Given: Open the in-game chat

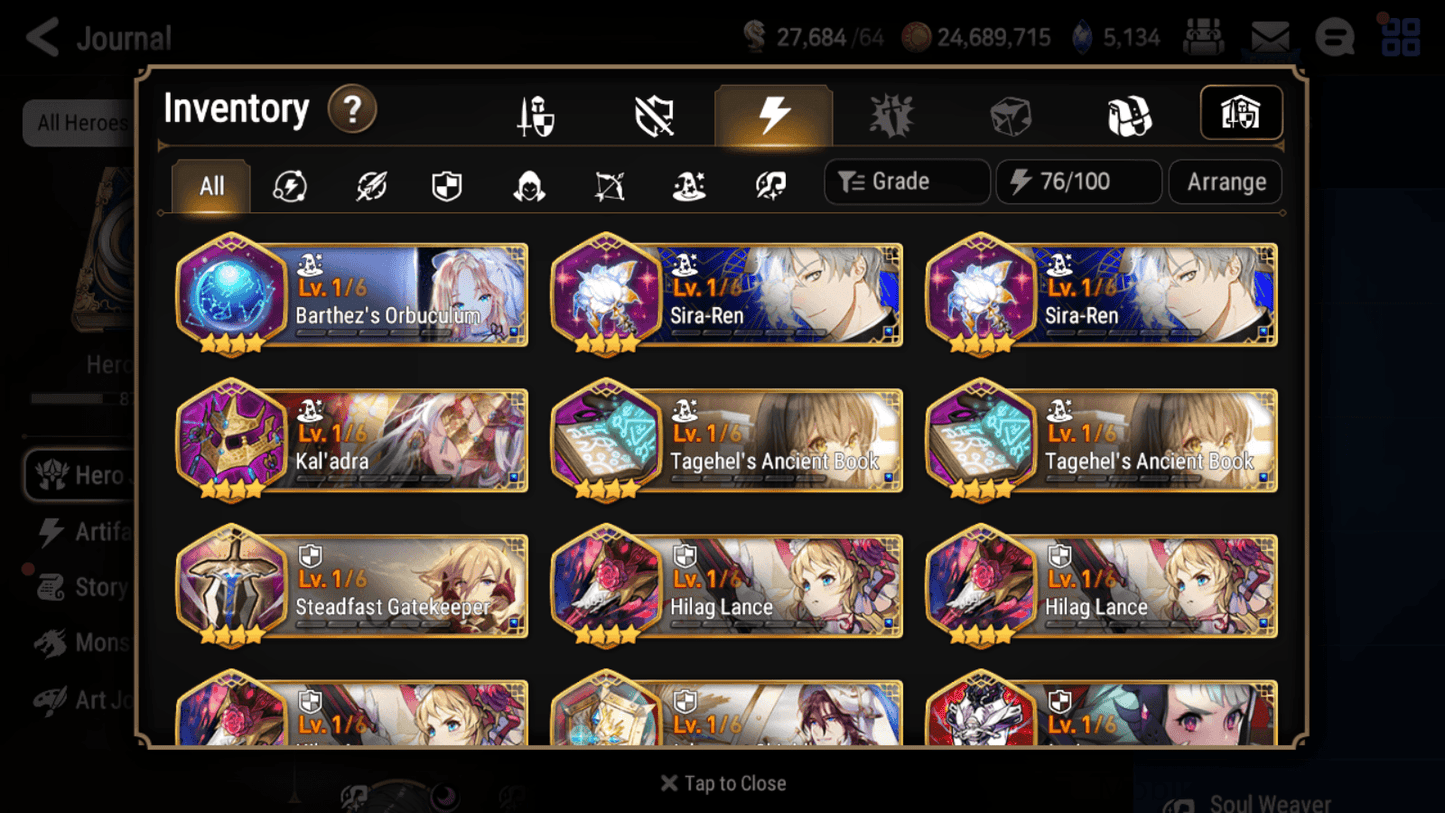Looking at the screenshot, I should pos(1334,36).
